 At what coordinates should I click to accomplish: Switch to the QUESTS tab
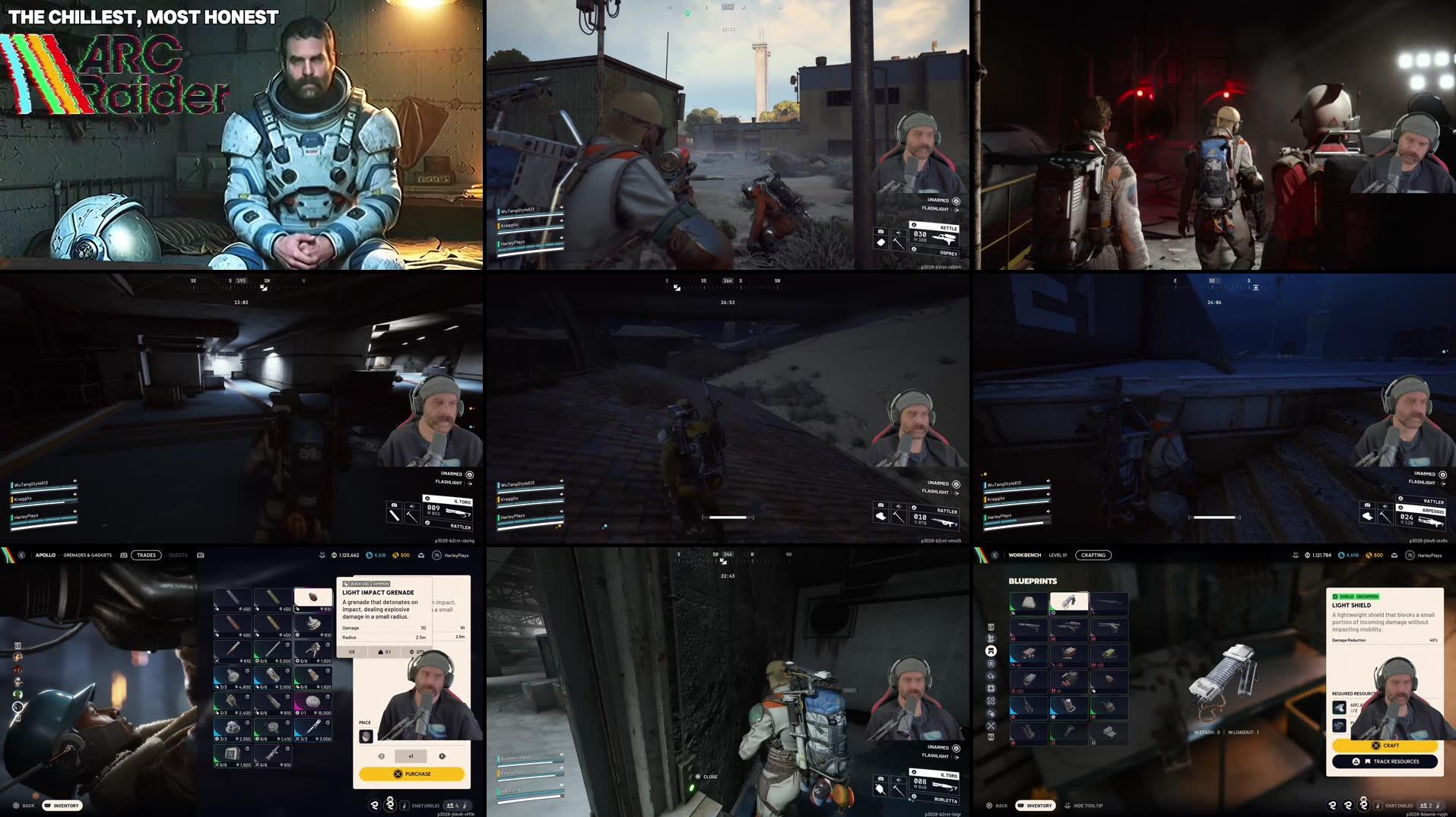pos(178,555)
